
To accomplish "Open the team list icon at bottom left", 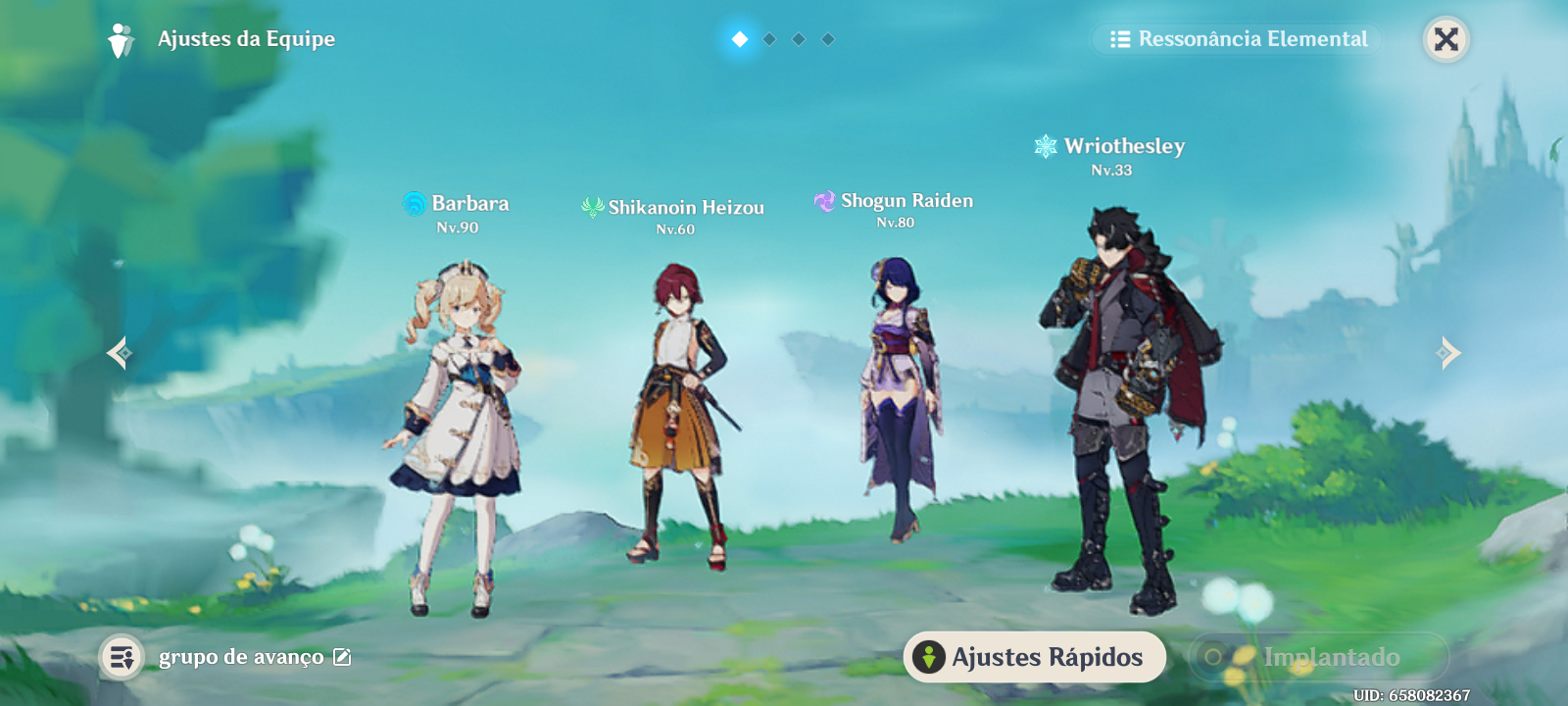I will coord(122,657).
